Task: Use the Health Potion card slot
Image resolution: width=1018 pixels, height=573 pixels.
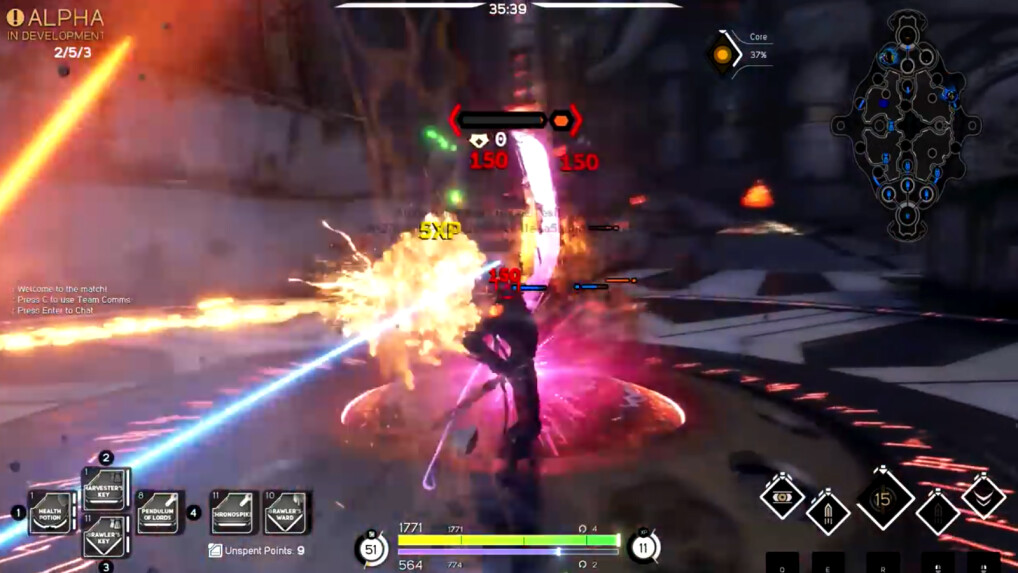Action: pyautogui.click(x=51, y=512)
